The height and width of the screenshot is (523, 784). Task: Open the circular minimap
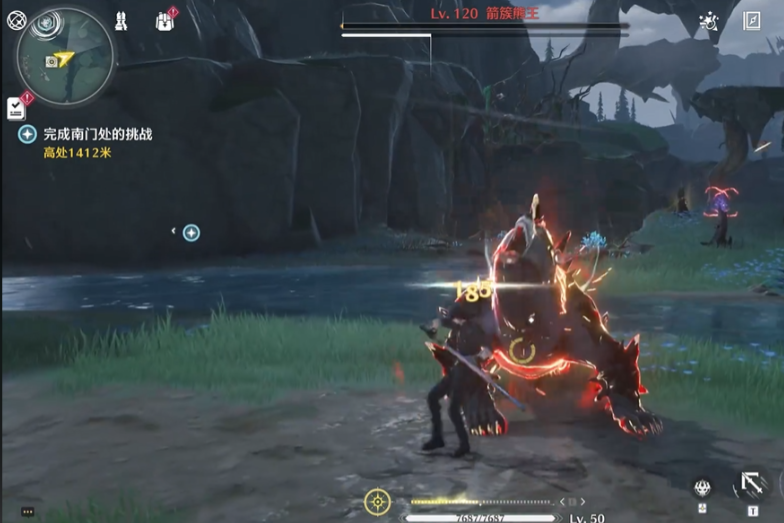64,57
